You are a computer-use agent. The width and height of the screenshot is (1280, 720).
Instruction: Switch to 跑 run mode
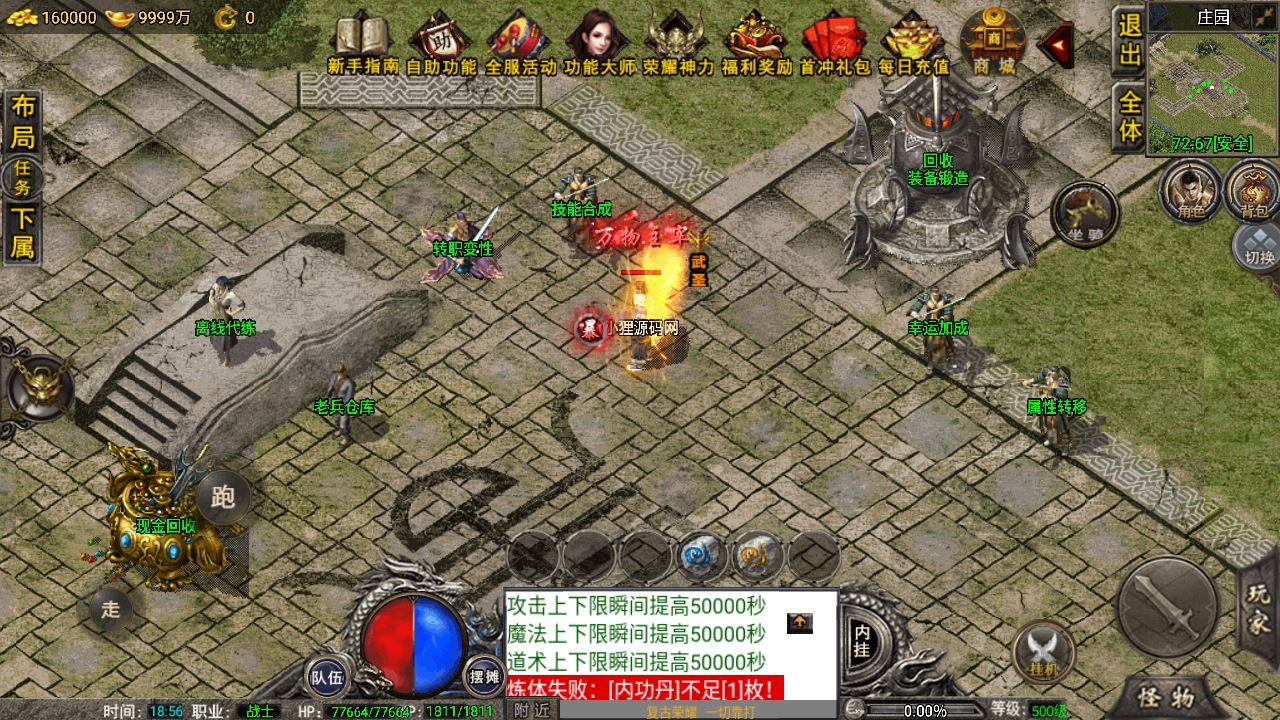coord(223,496)
